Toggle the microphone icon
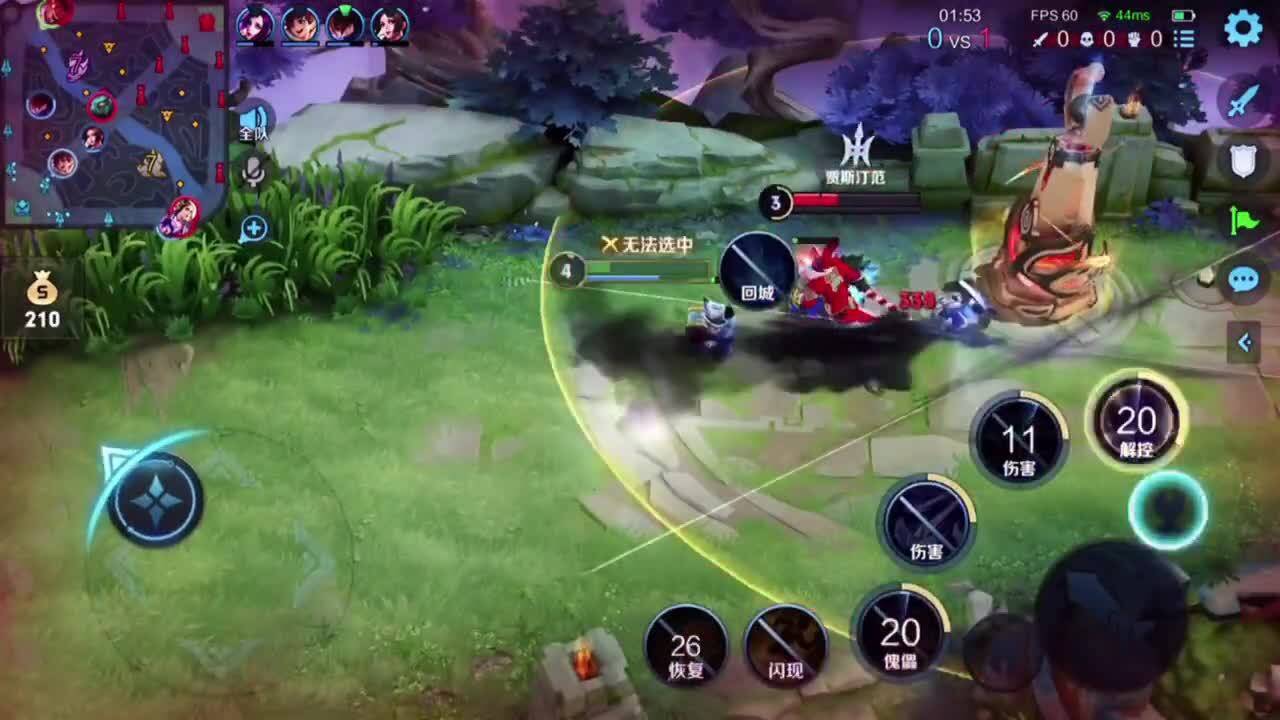The width and height of the screenshot is (1280, 720). (254, 173)
